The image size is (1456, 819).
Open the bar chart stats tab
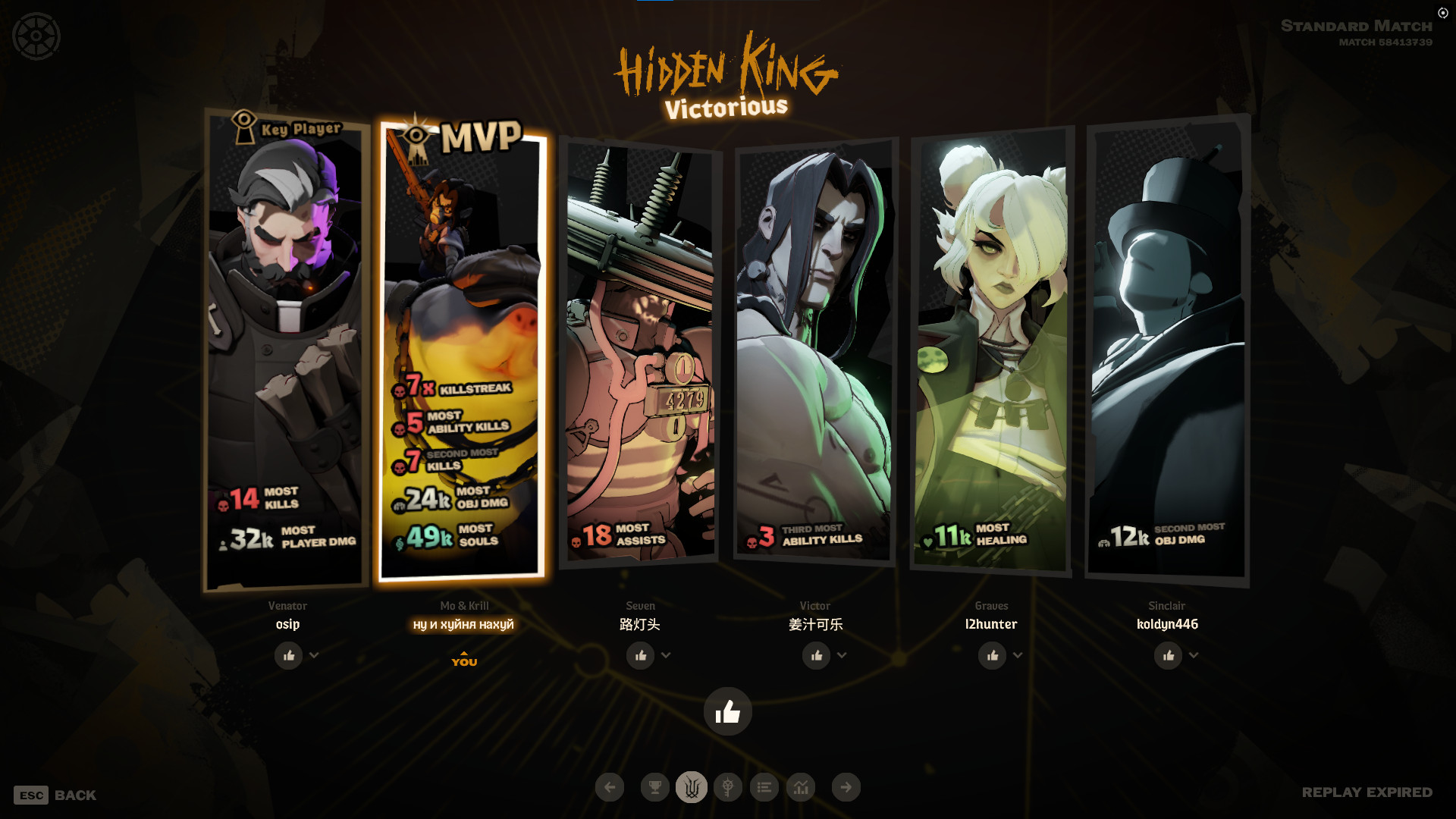801,787
